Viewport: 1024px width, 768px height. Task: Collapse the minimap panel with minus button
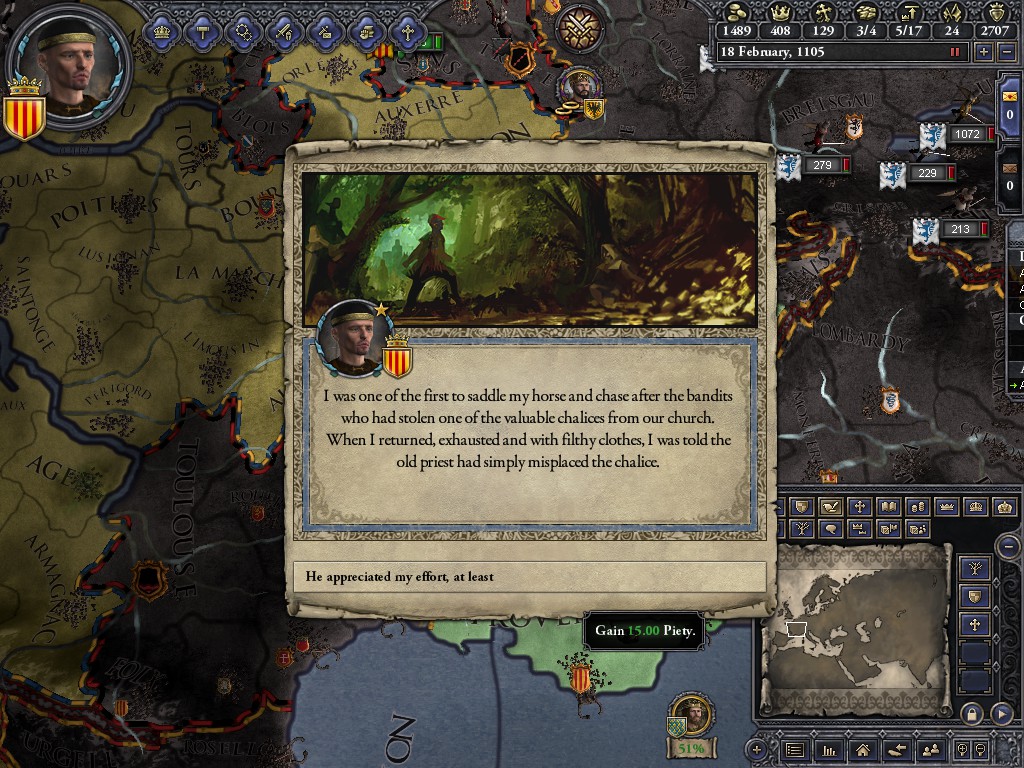pos(1009,546)
